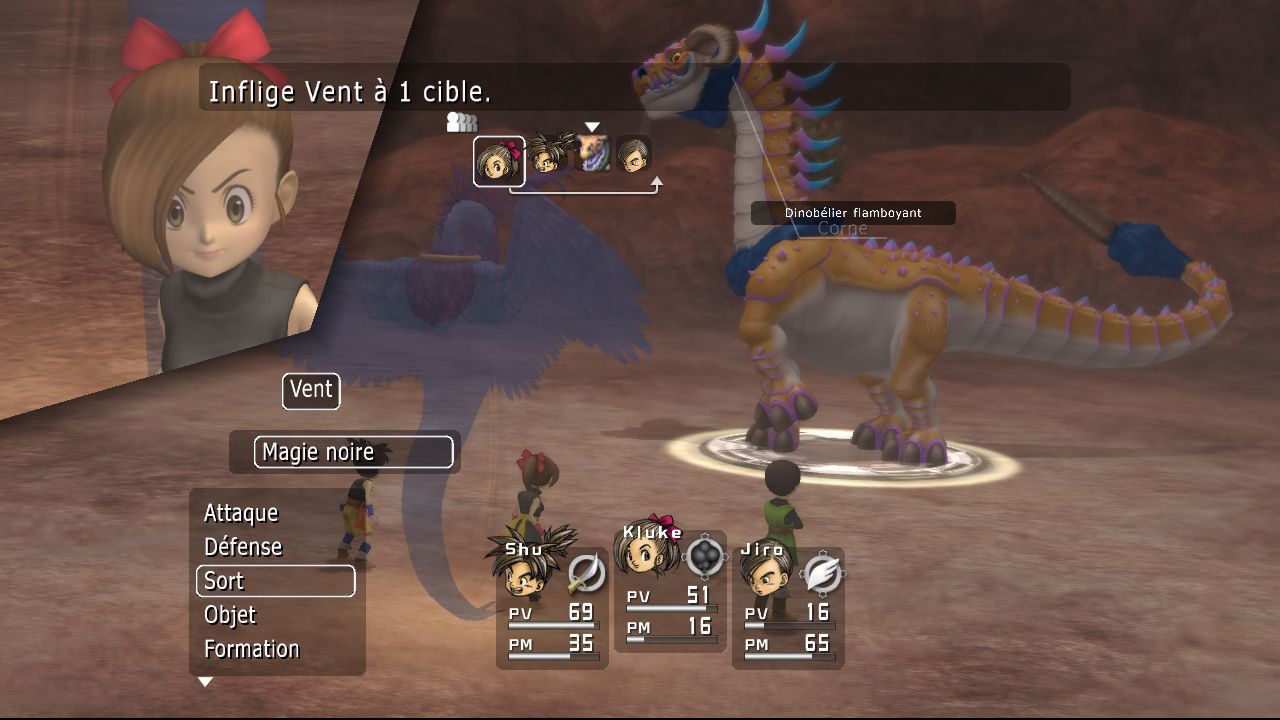Click the down arrow below the command menu

click(x=205, y=682)
